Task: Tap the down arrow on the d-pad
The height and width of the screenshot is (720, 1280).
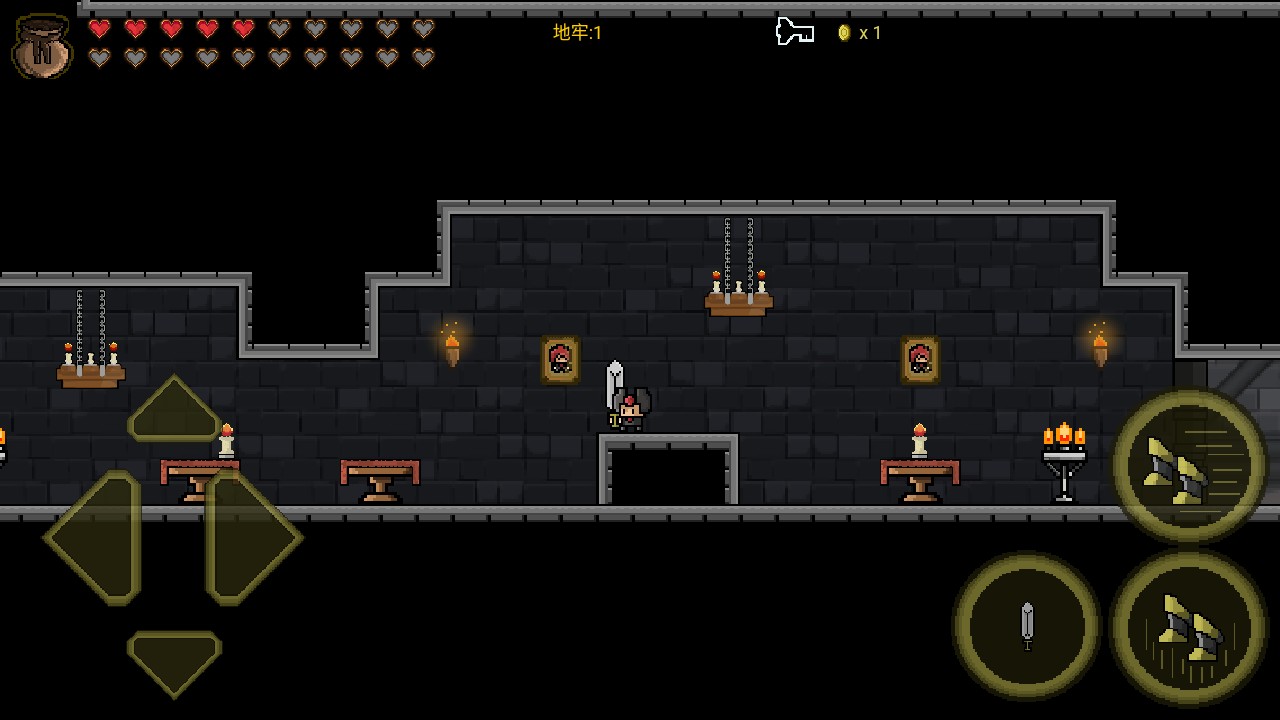Action: pyautogui.click(x=174, y=659)
